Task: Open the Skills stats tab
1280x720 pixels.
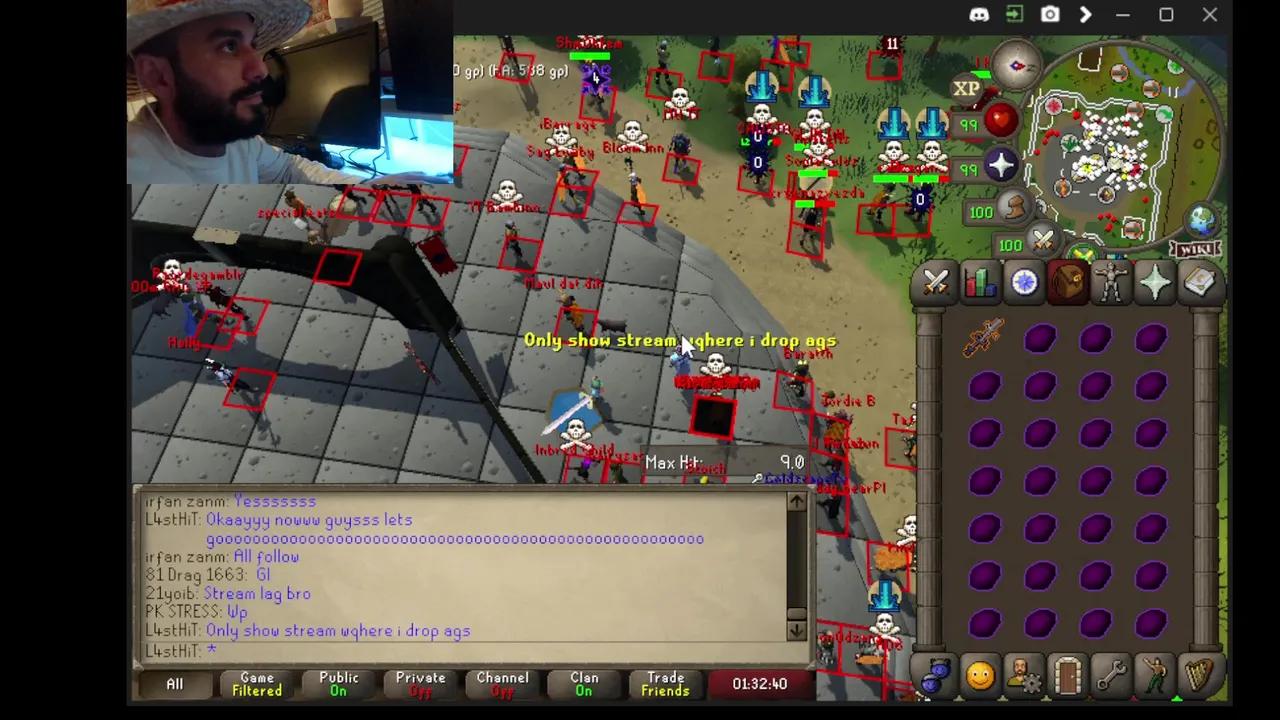Action: pyautogui.click(x=980, y=283)
